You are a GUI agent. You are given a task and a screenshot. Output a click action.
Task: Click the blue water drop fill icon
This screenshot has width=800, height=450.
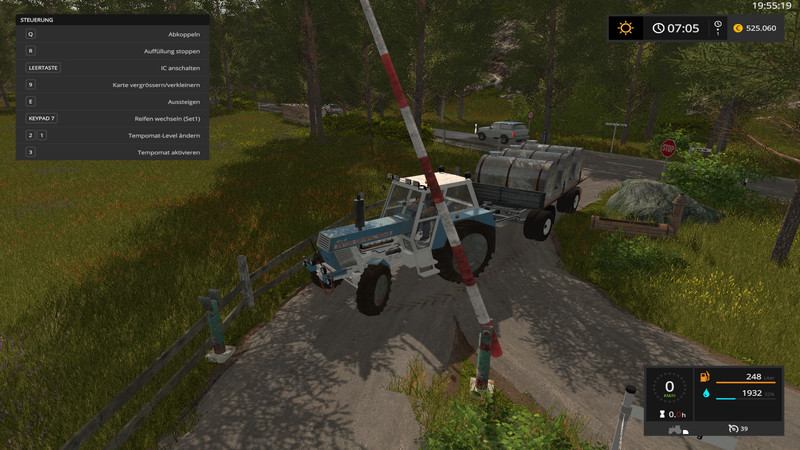pyautogui.click(x=705, y=395)
